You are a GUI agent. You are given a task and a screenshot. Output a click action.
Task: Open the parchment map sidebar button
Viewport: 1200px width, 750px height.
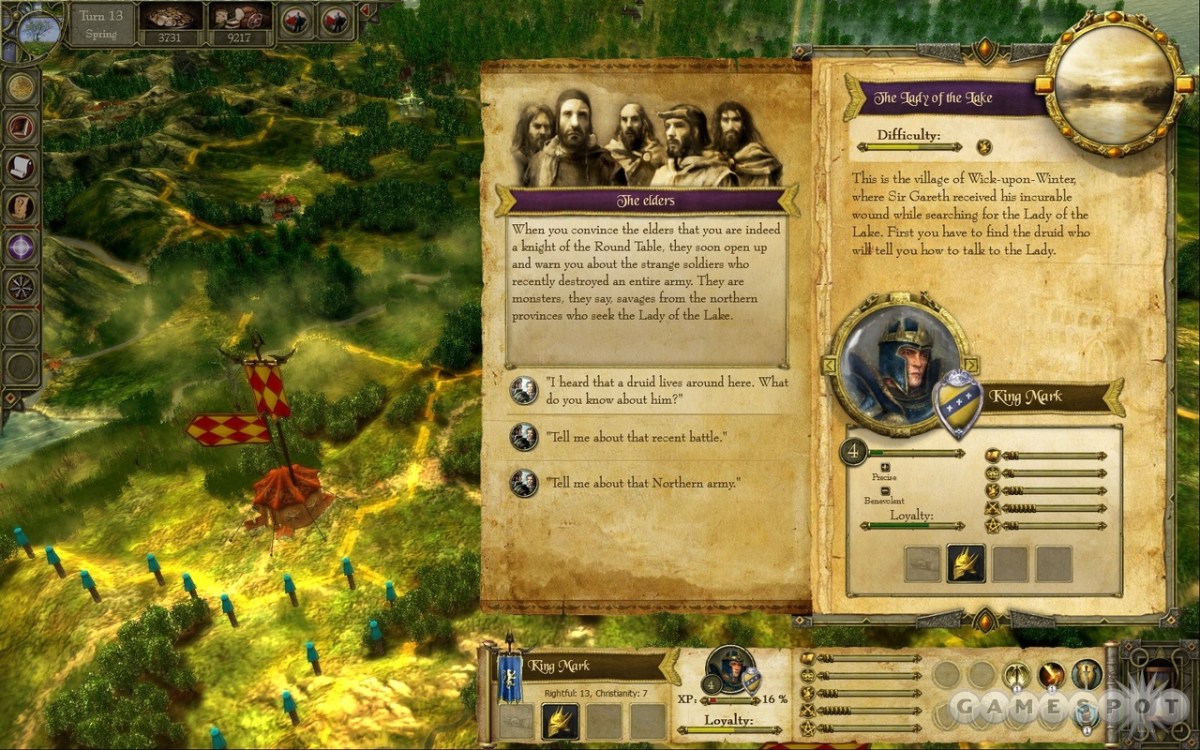pos(20,207)
